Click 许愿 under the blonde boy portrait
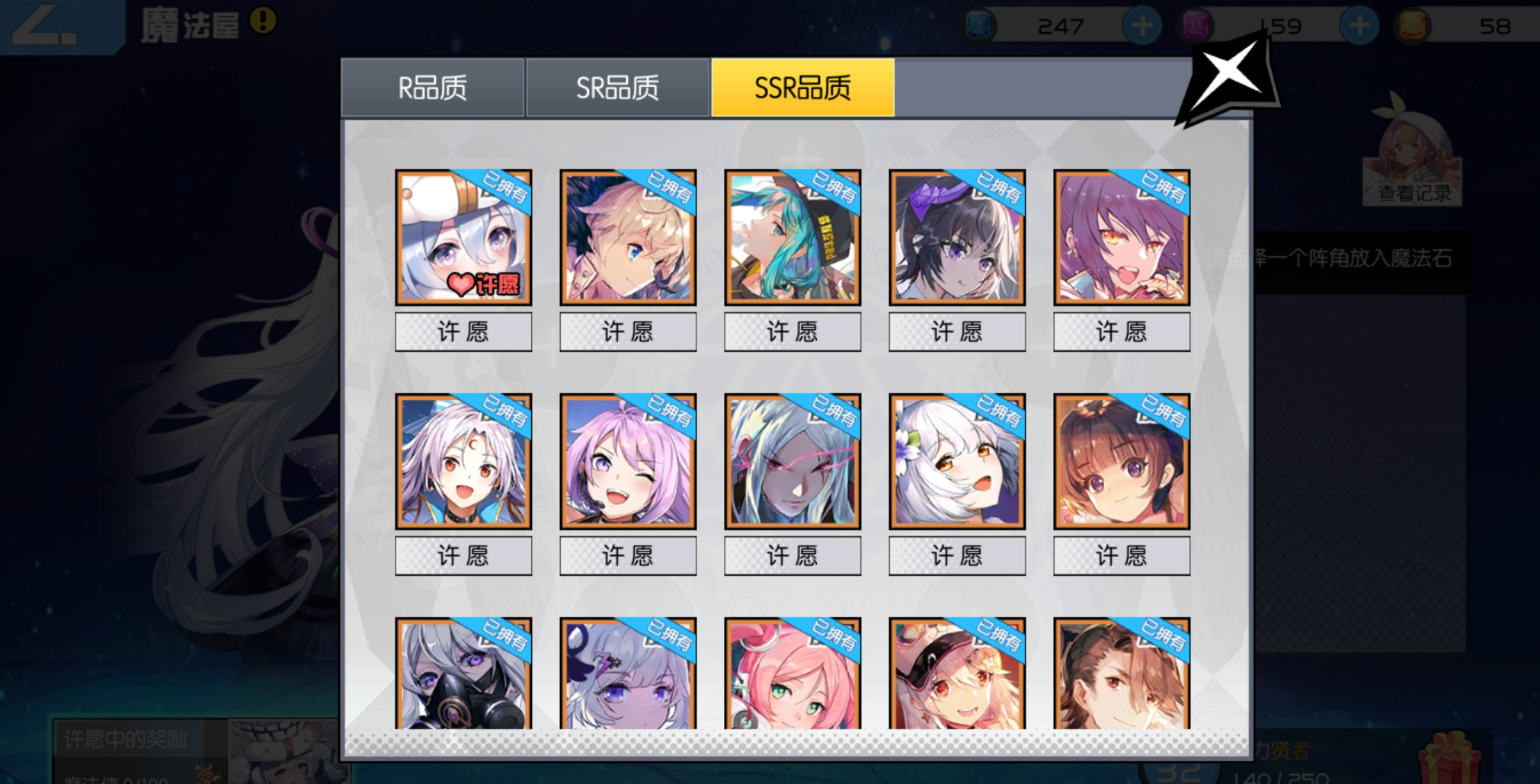Image resolution: width=1540 pixels, height=784 pixels. coord(628,331)
